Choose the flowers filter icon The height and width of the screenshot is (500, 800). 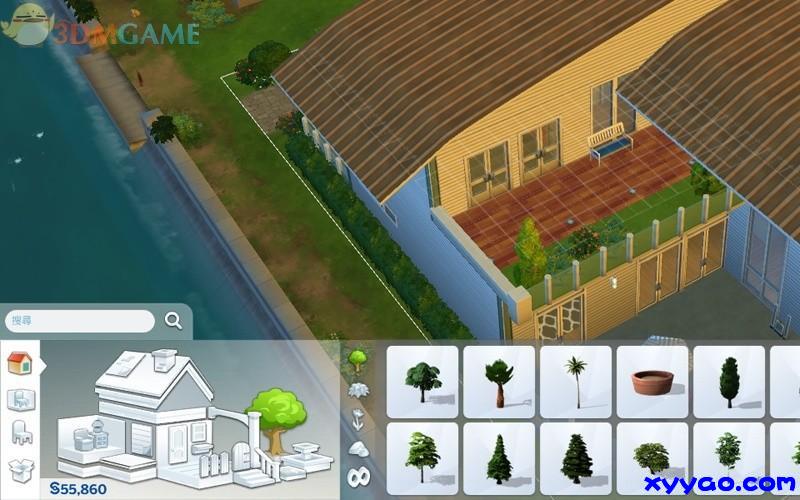(x=357, y=418)
